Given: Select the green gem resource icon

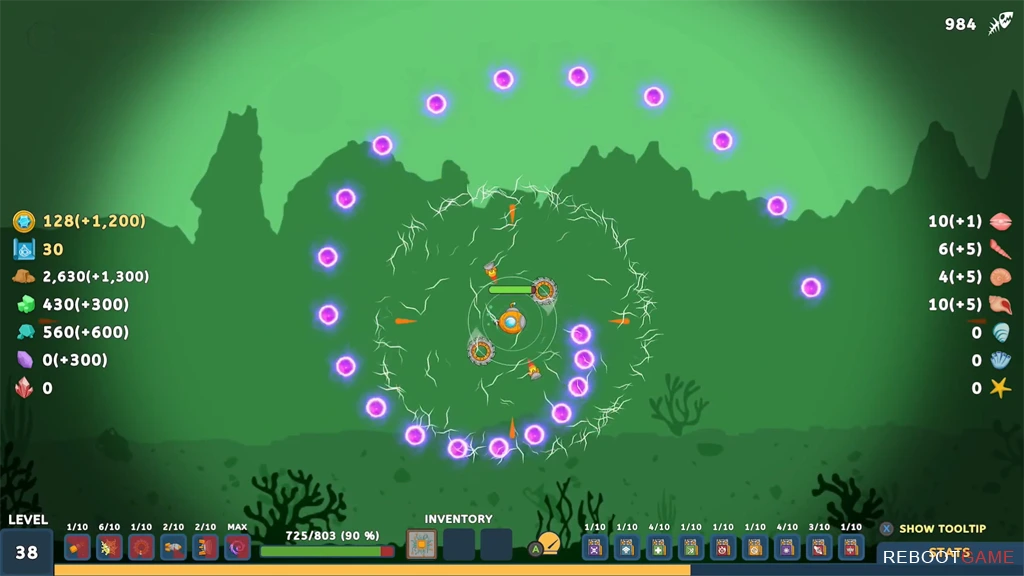Looking at the screenshot, I should pos(25,304).
